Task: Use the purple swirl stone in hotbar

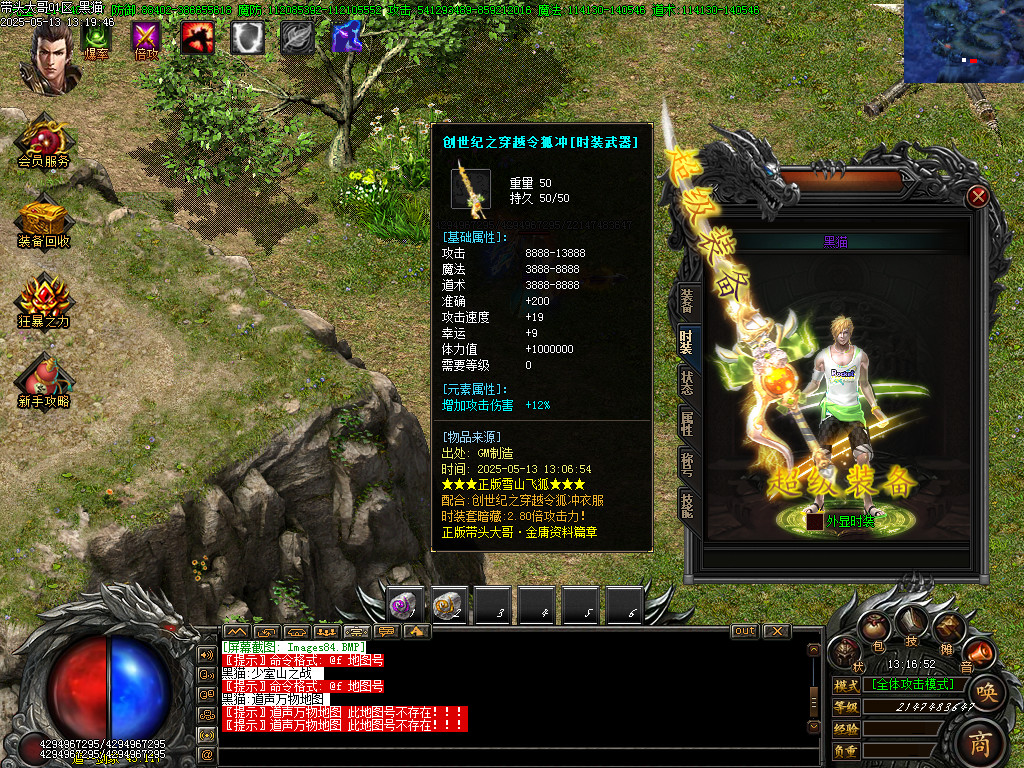Action: click(x=404, y=604)
